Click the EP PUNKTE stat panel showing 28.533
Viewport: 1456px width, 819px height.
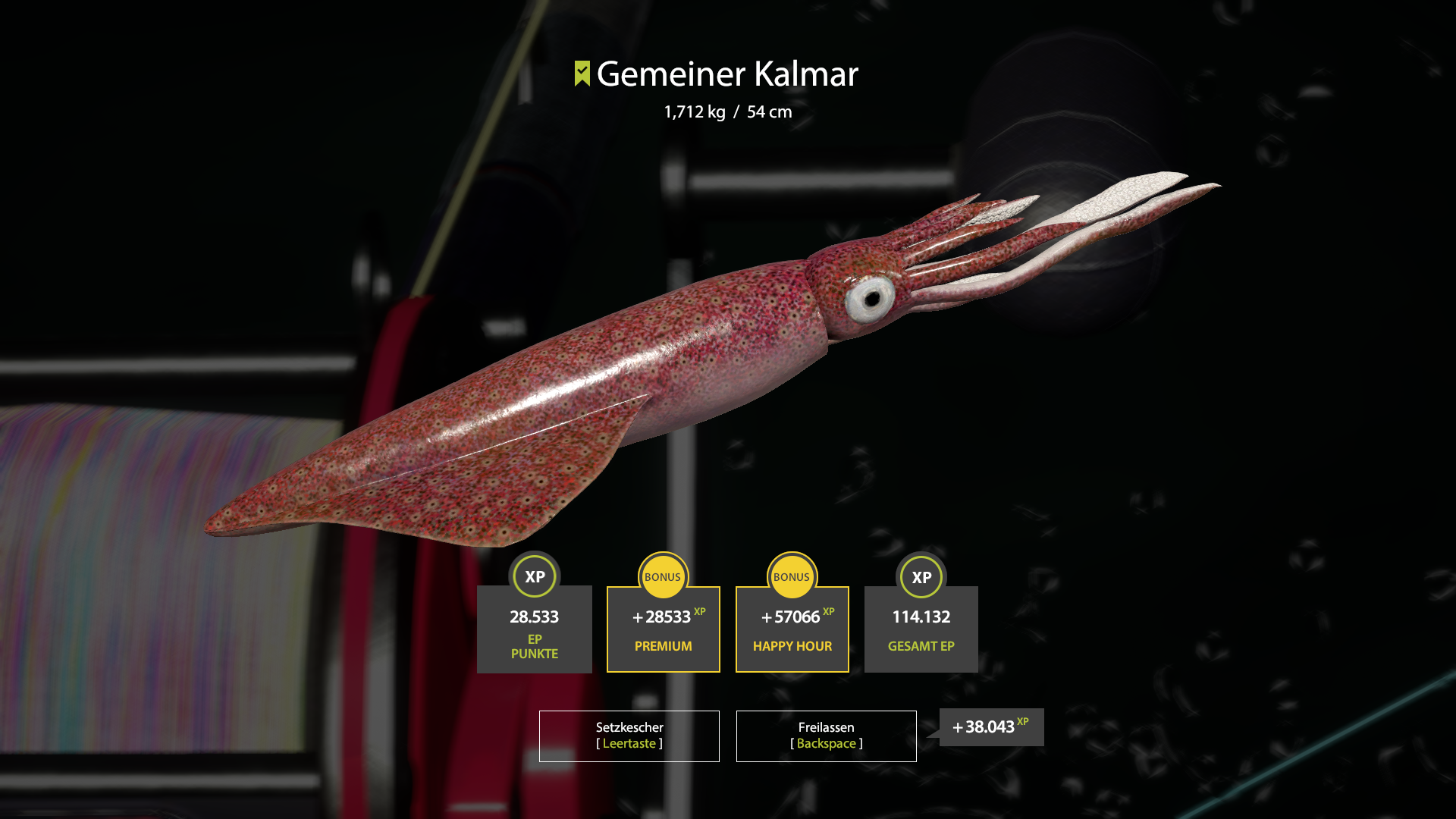(535, 629)
